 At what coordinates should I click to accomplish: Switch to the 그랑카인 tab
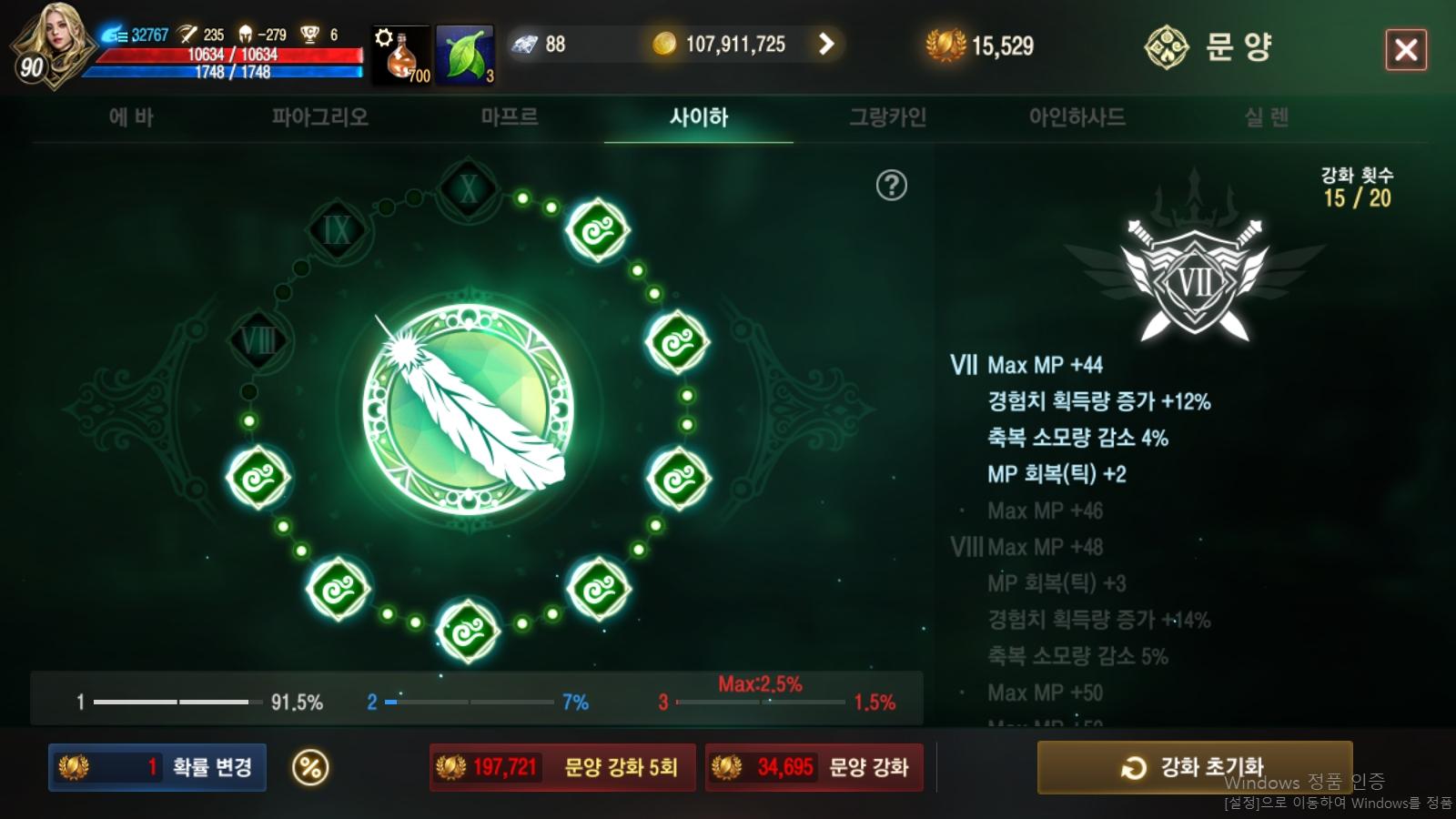(x=889, y=116)
